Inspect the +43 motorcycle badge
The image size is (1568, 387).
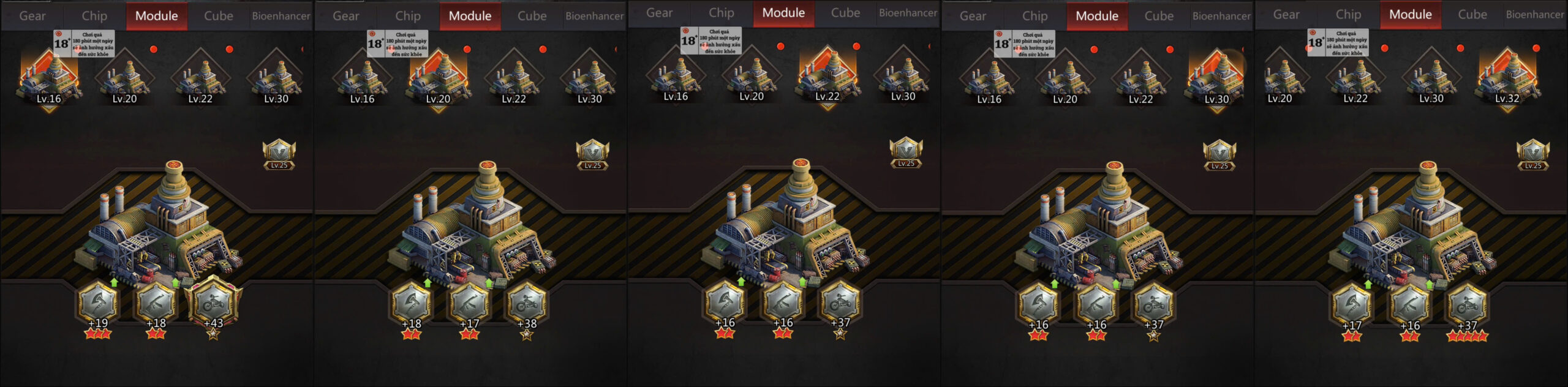pyautogui.click(x=213, y=303)
